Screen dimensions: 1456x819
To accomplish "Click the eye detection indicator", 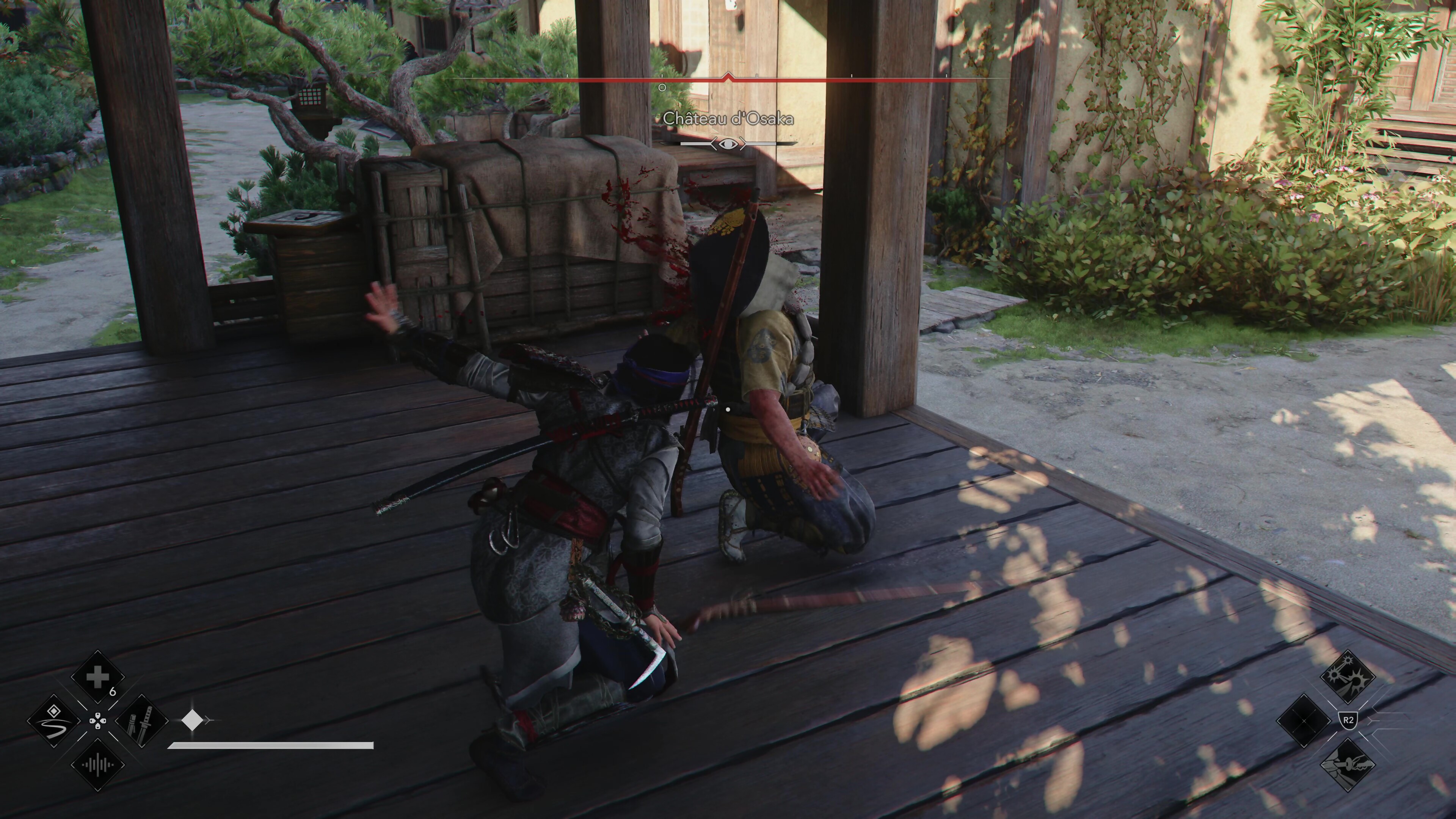I will click(728, 144).
